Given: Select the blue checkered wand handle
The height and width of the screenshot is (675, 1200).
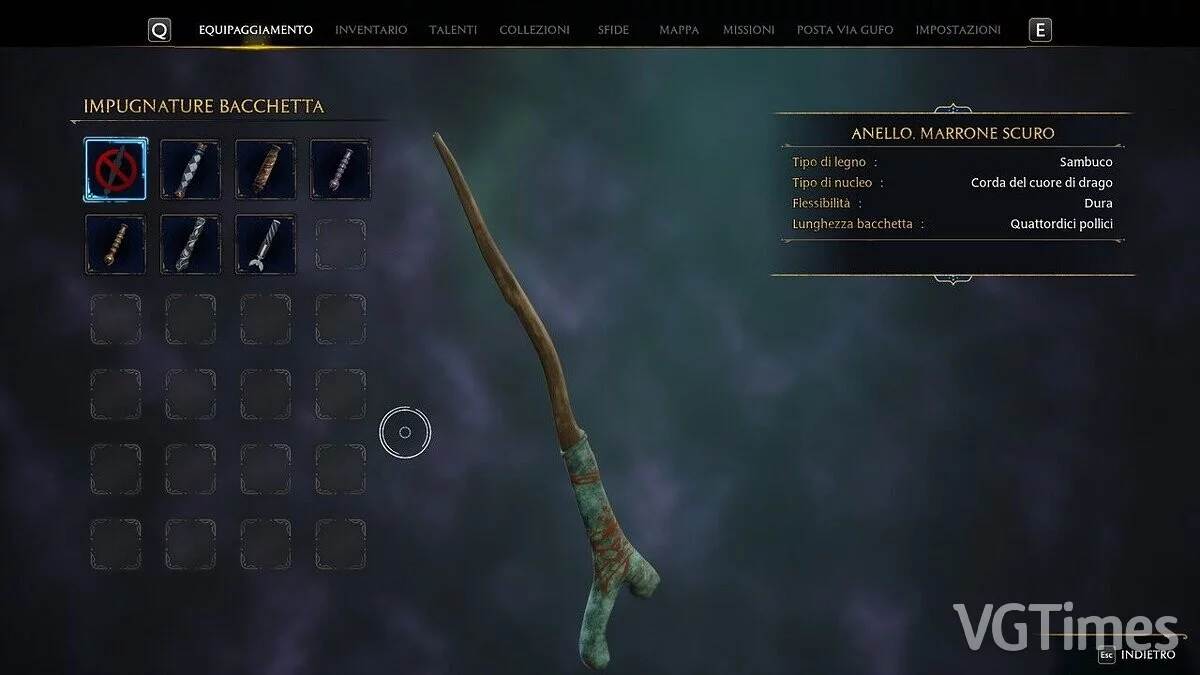Looking at the screenshot, I should click(190, 169).
